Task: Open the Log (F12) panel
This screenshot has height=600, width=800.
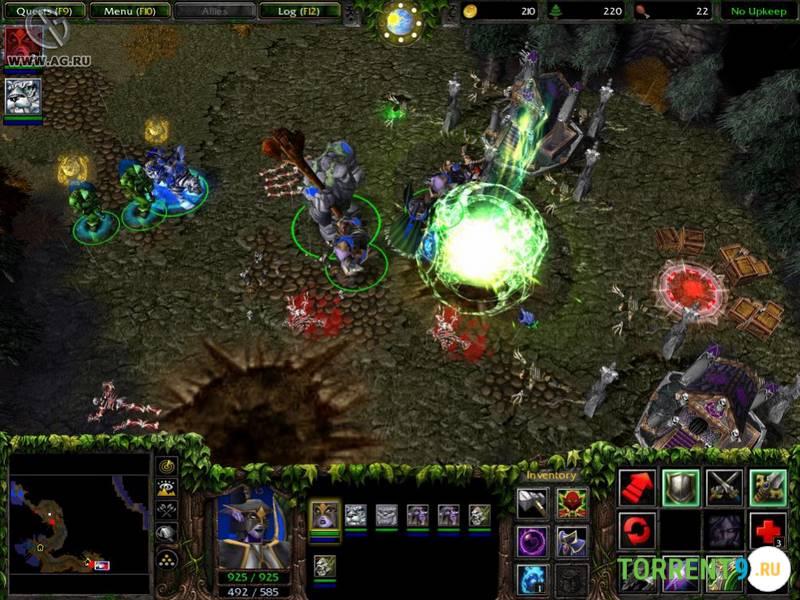Action: (297, 12)
